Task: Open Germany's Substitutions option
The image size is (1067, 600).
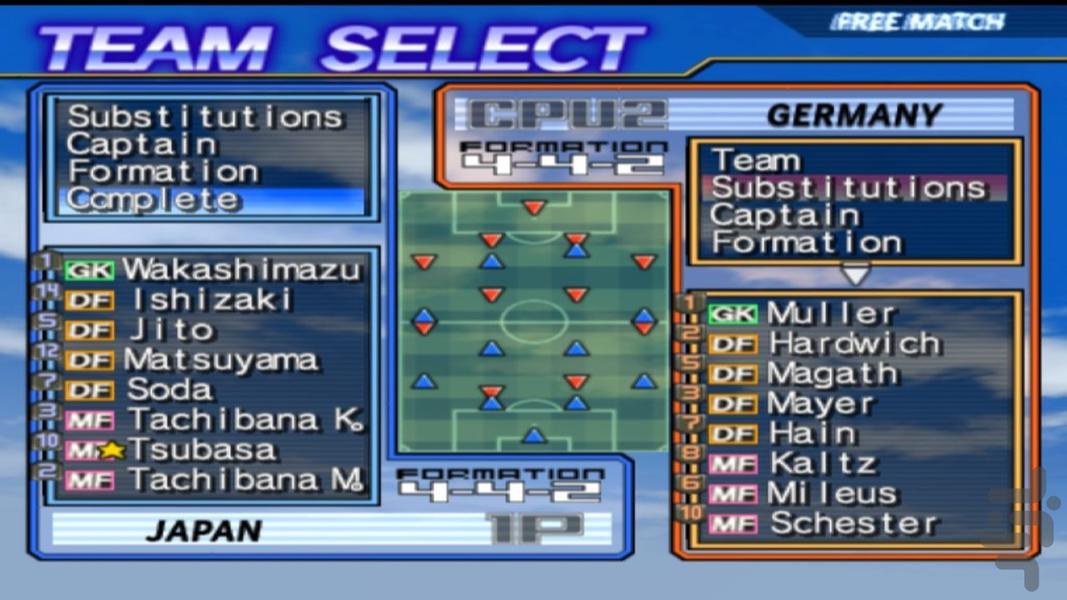Action: coord(848,187)
